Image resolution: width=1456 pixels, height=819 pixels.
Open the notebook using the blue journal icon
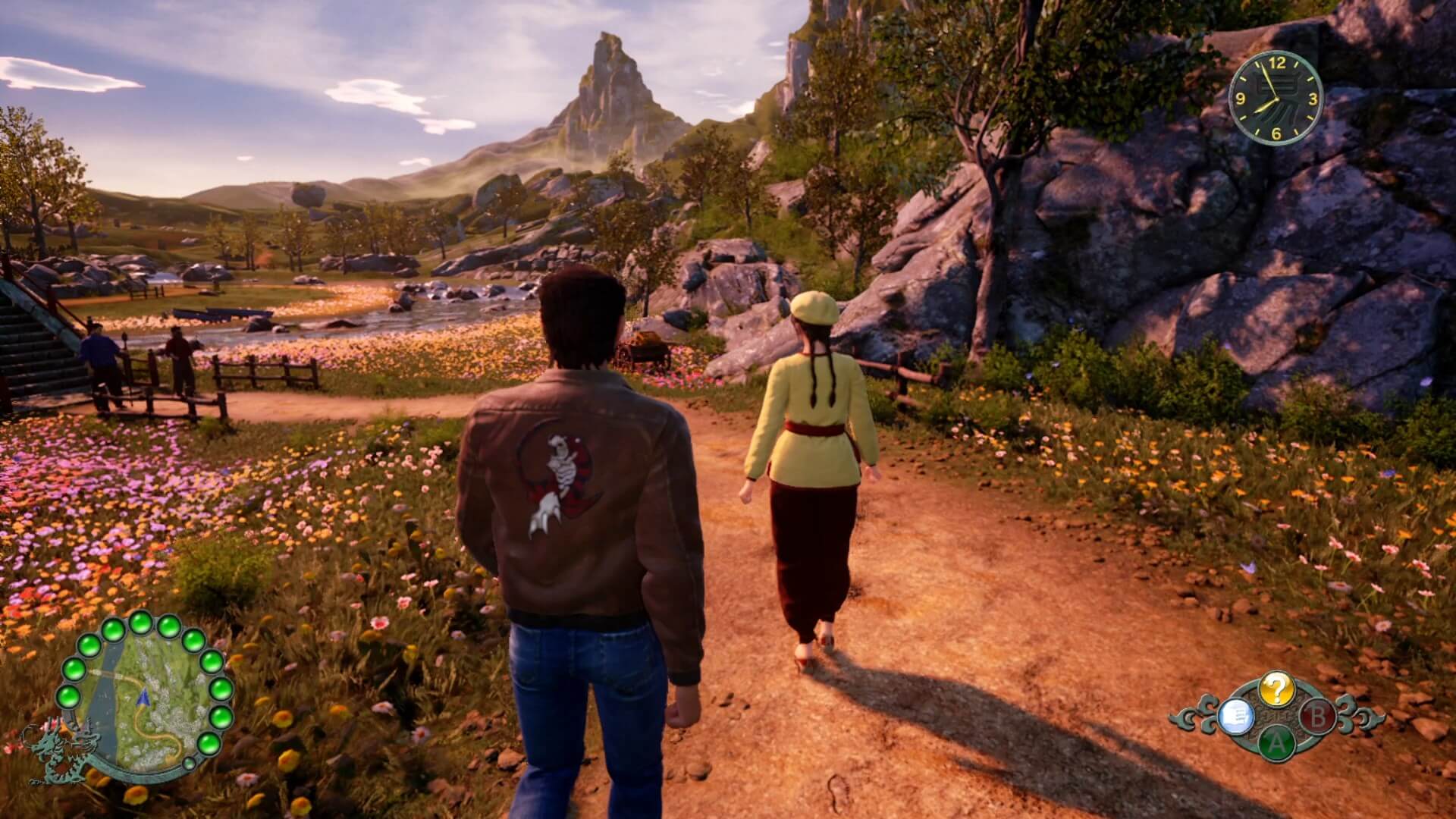(1237, 717)
